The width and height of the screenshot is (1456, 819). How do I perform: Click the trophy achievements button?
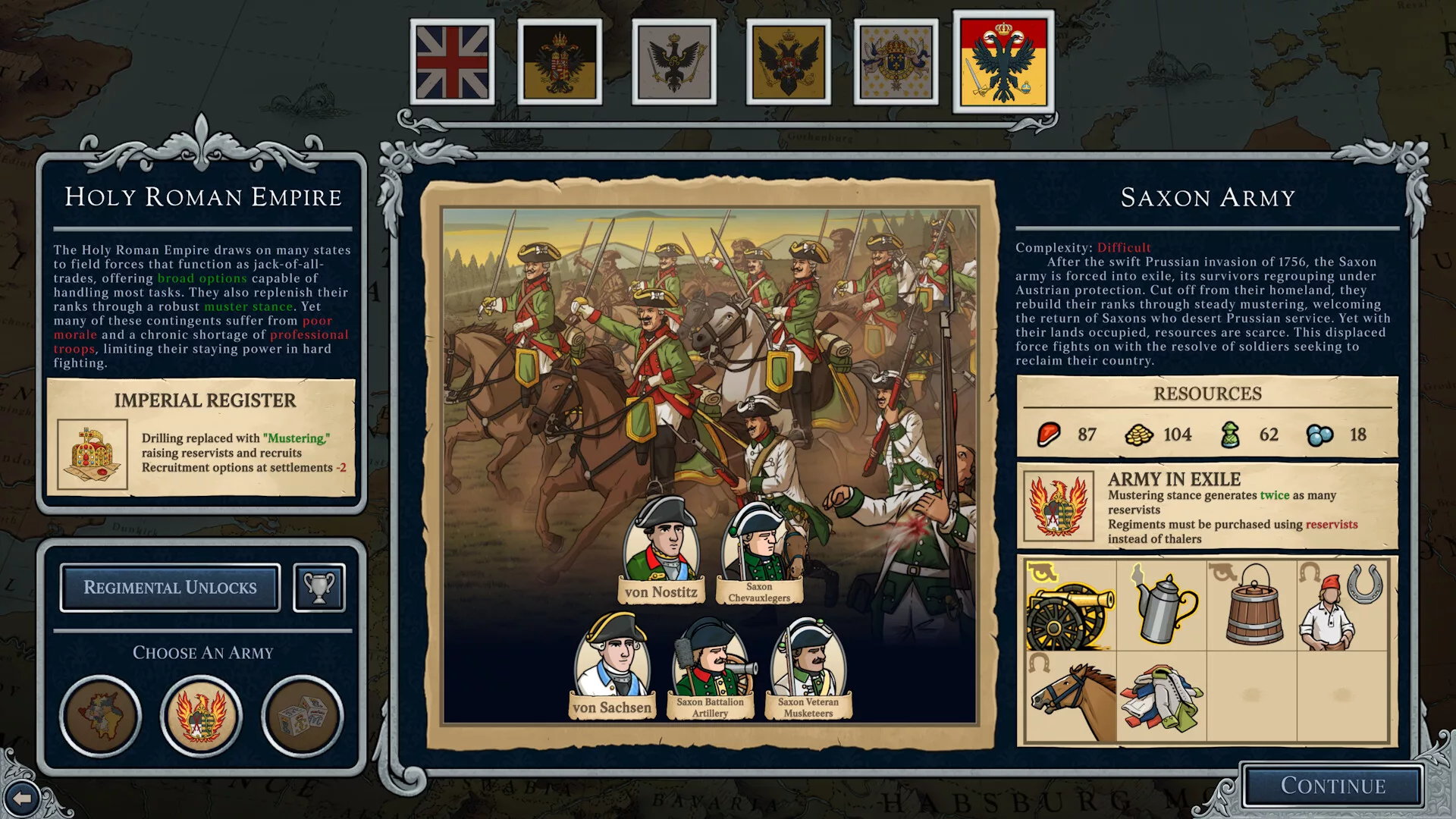coord(319,588)
